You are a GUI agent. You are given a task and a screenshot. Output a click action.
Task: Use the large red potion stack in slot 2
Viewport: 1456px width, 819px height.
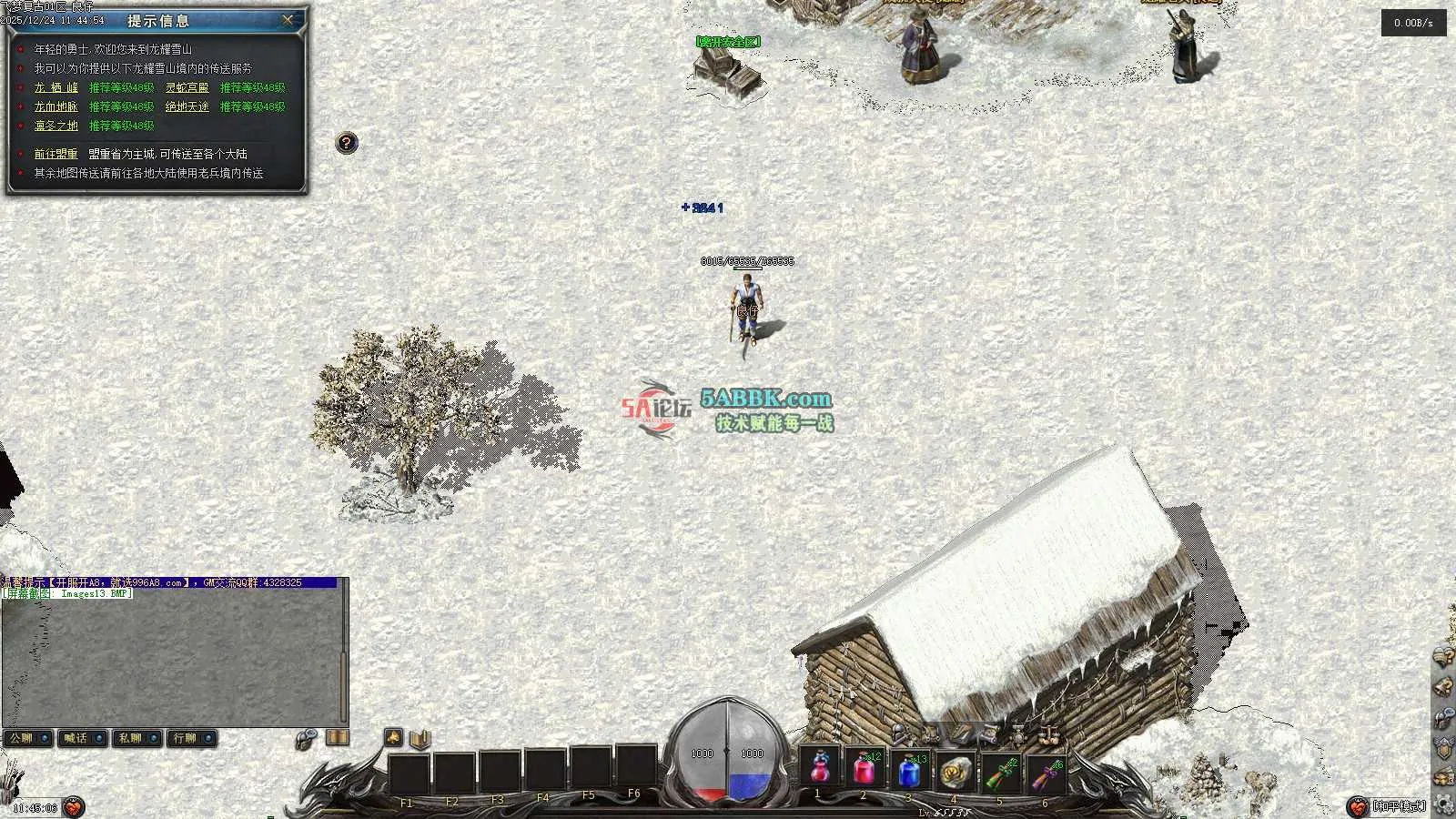pyautogui.click(x=864, y=771)
